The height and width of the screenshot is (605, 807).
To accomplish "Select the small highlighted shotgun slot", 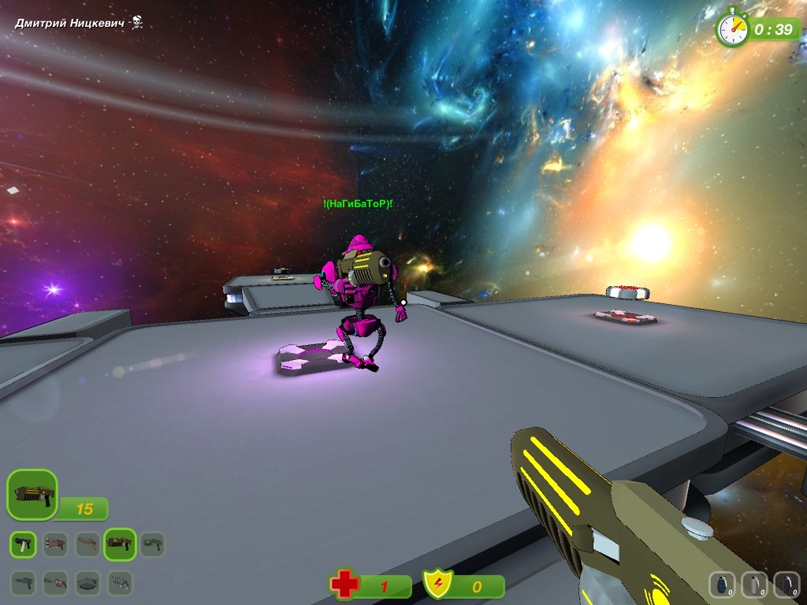I will coord(120,544).
